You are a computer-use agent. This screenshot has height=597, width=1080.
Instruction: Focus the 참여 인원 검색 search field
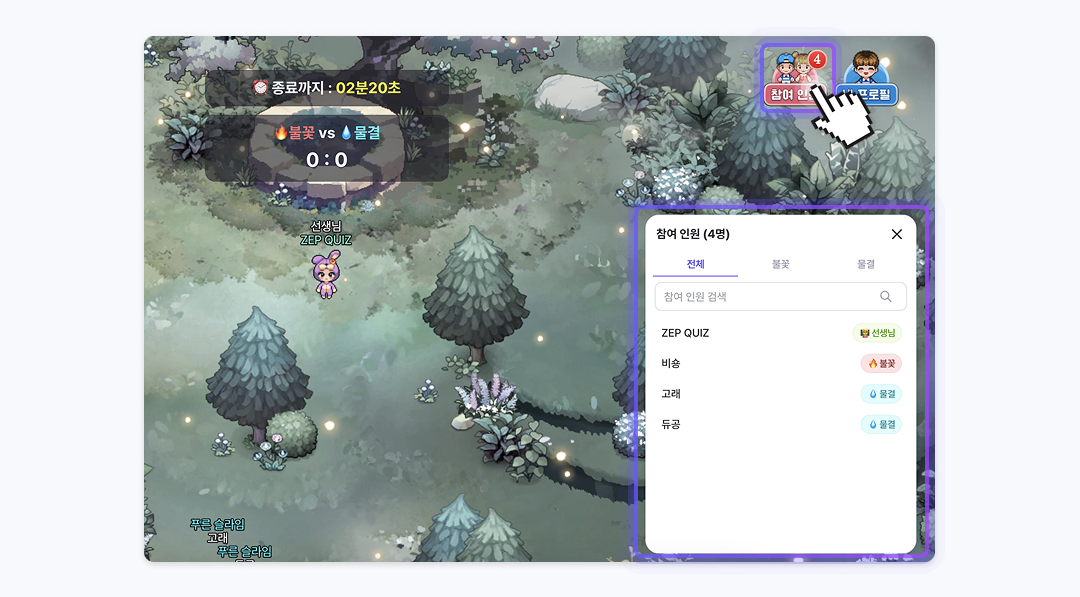766,297
